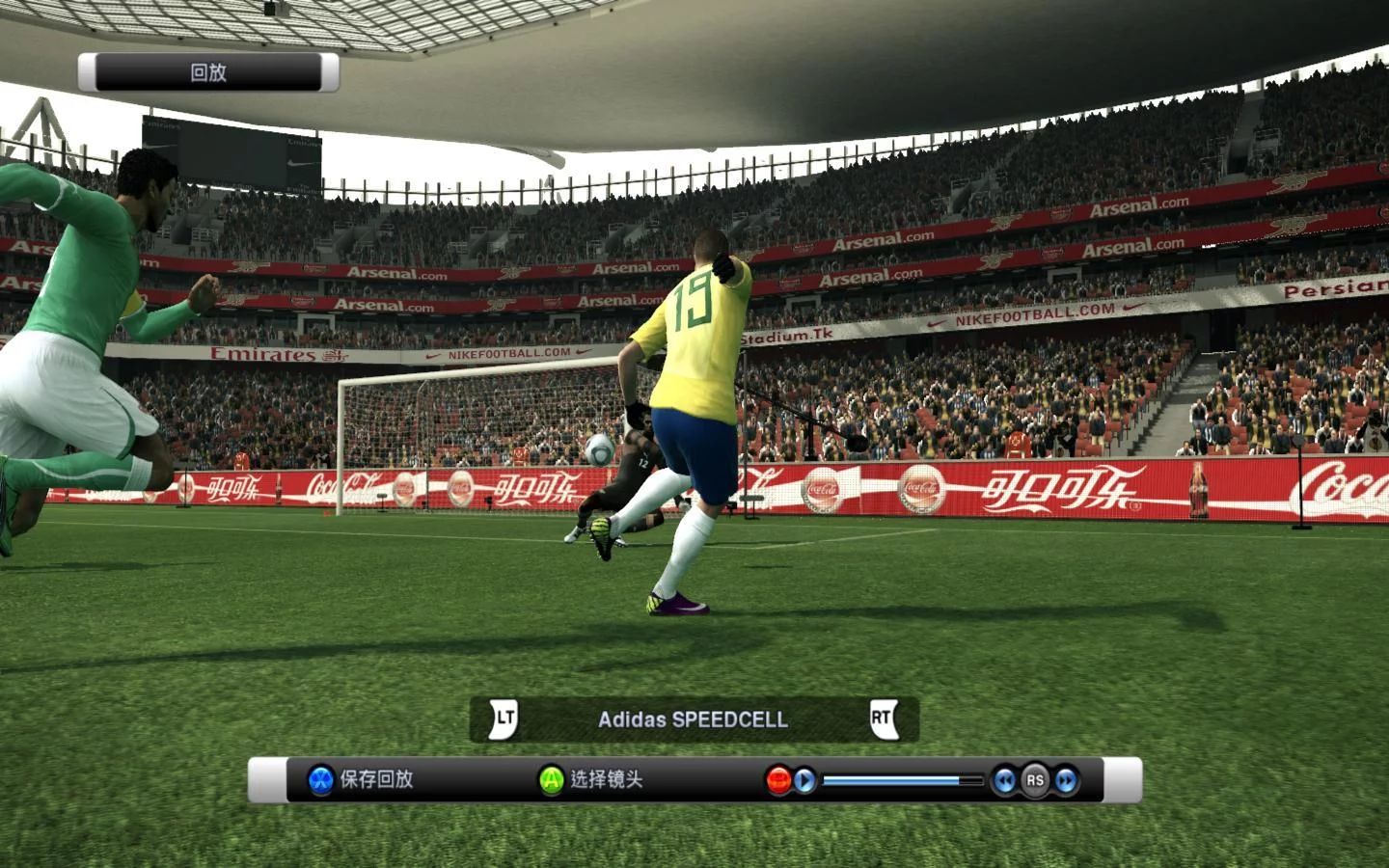
Task: Select the 保存回放 save replay option
Action: click(362, 779)
